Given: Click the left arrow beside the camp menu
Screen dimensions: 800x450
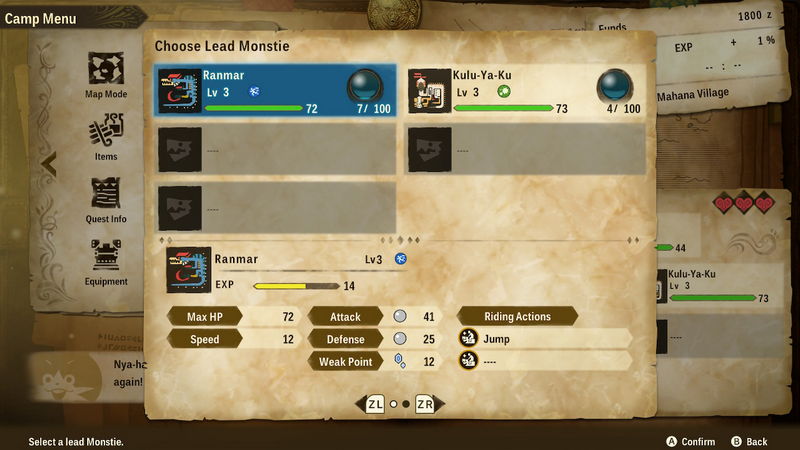Looking at the screenshot, I should 49,162.
